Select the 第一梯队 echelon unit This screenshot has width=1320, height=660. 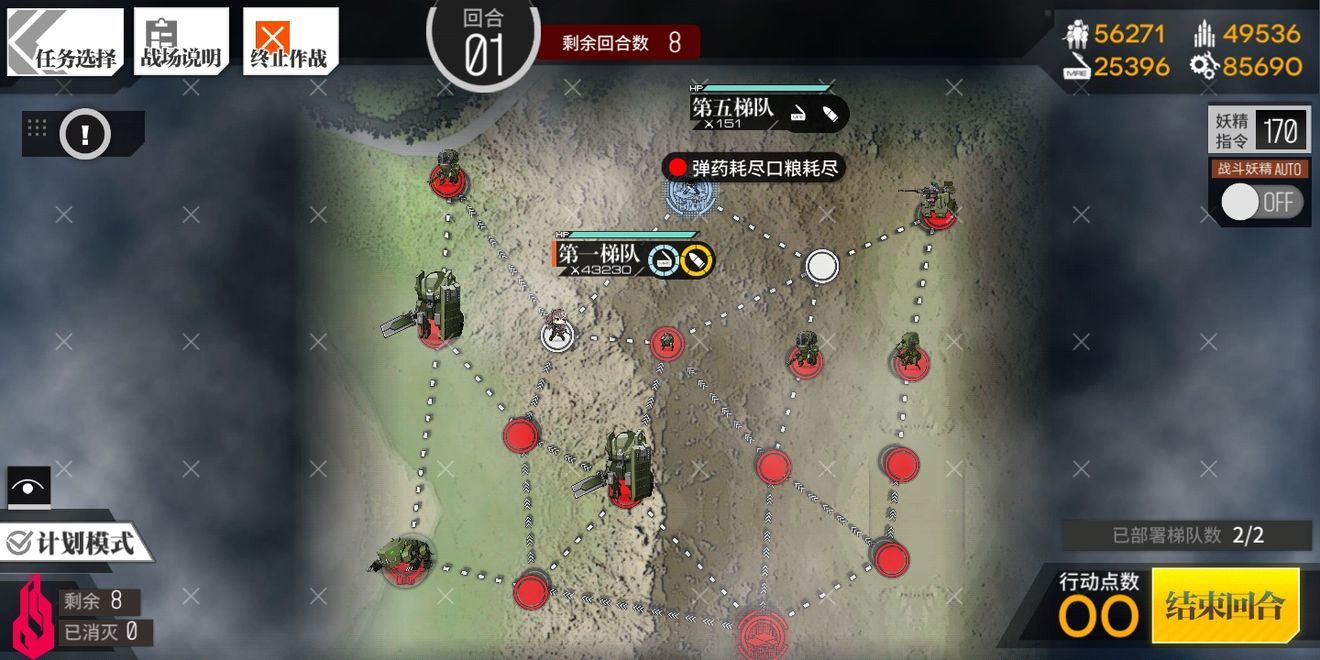(x=557, y=334)
